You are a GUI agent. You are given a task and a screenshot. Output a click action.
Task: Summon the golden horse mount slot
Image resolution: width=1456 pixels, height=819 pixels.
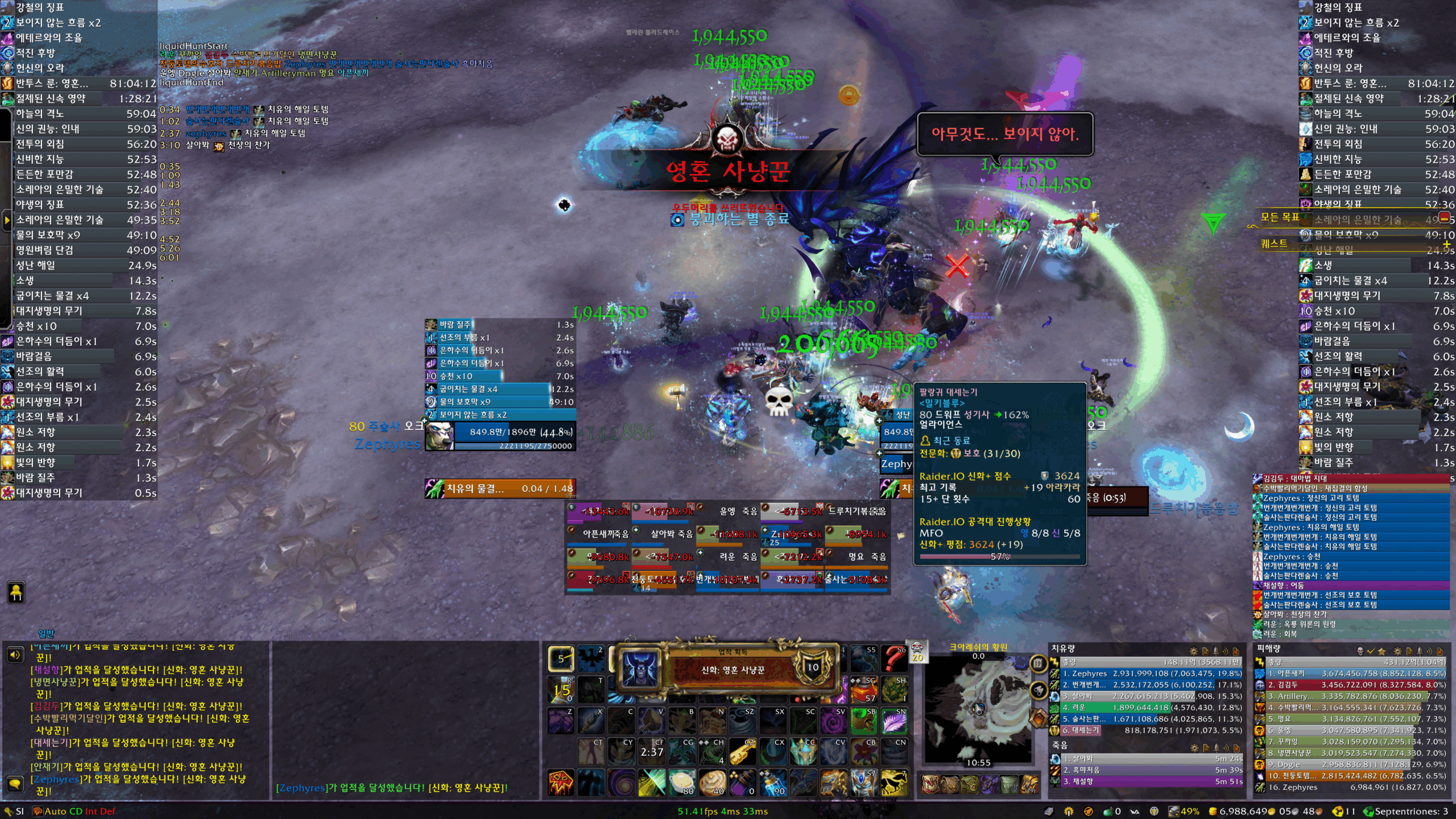894,784
